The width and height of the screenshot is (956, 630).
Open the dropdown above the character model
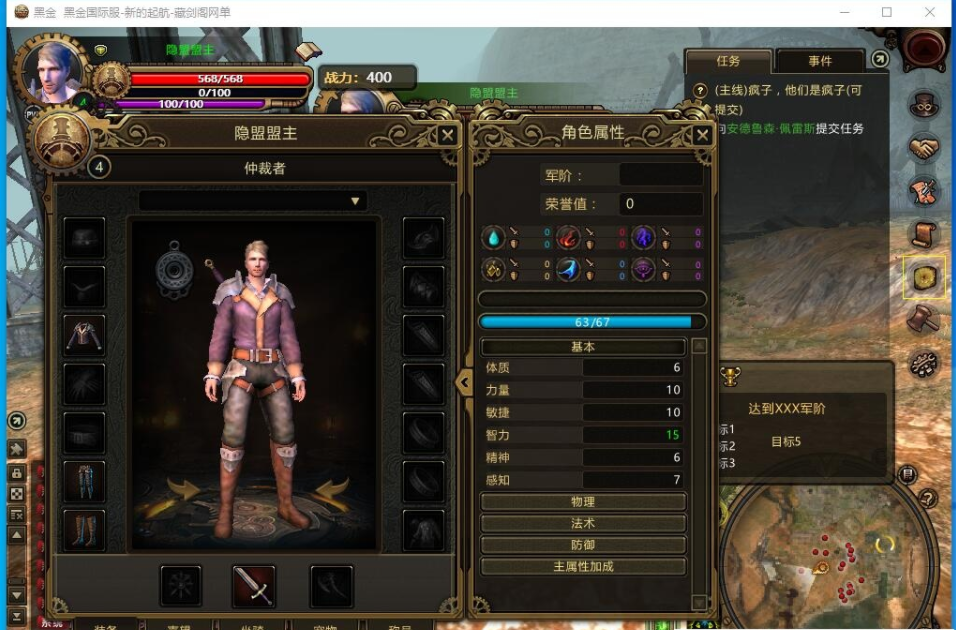pyautogui.click(x=253, y=201)
